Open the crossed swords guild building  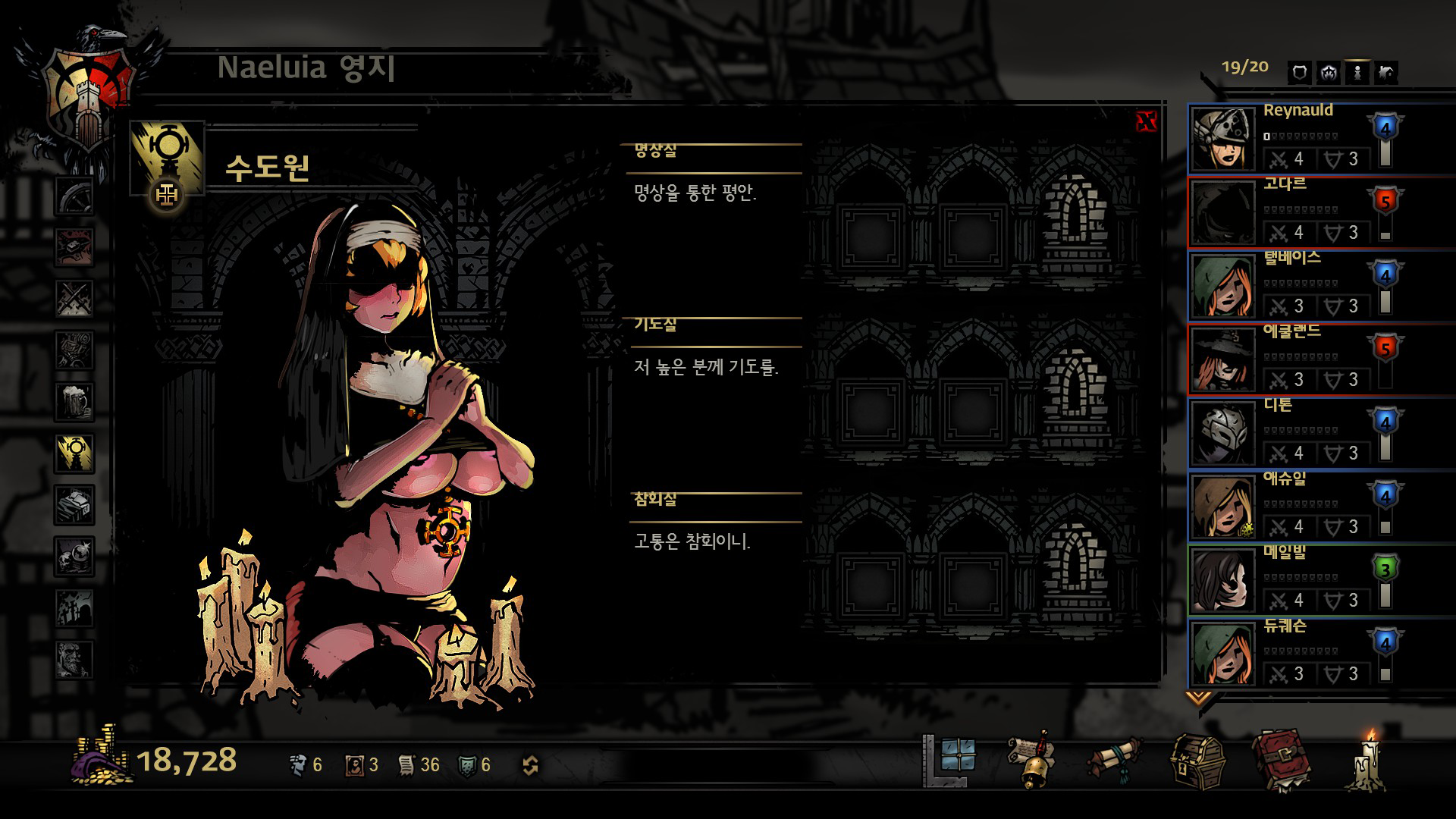coord(74,299)
